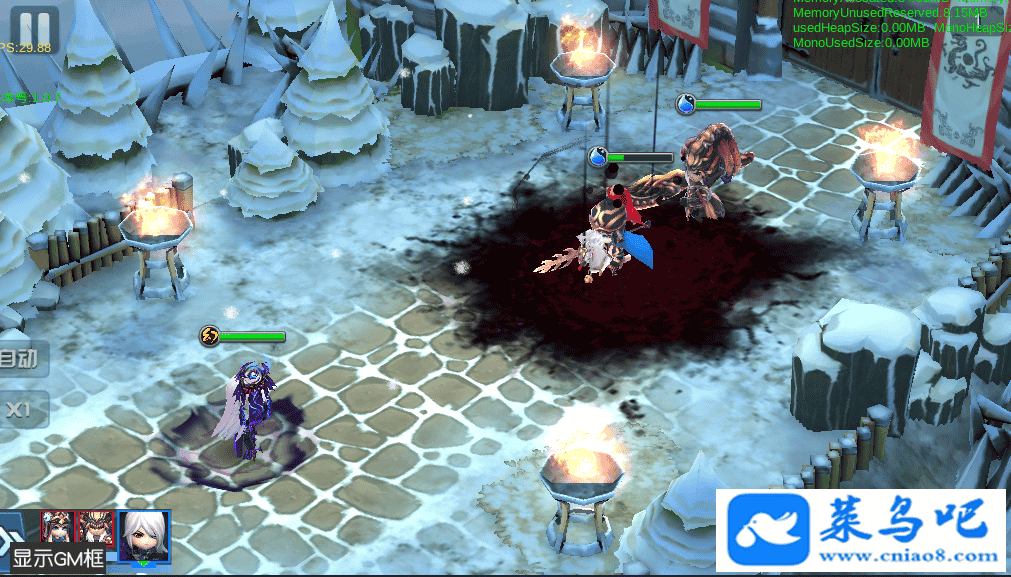1011x577 pixels.
Task: Select the white-bearded warrior portrait
Action: [x=95, y=525]
